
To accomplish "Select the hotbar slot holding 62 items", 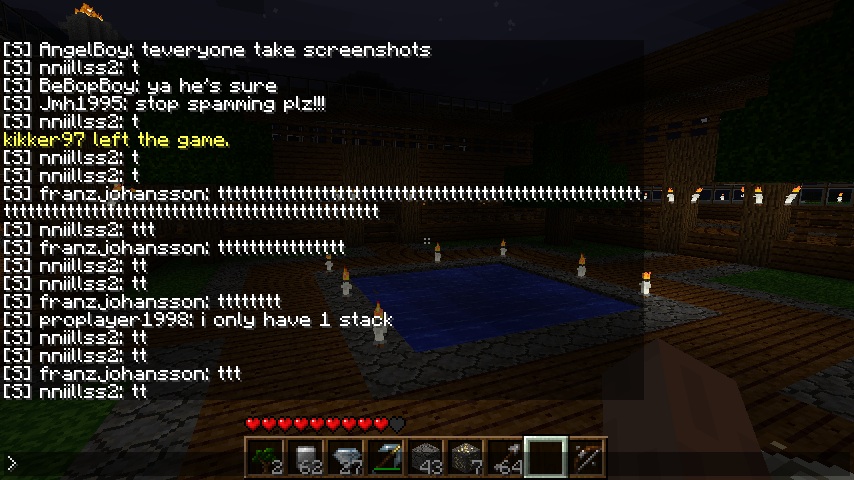I will click(305, 457).
